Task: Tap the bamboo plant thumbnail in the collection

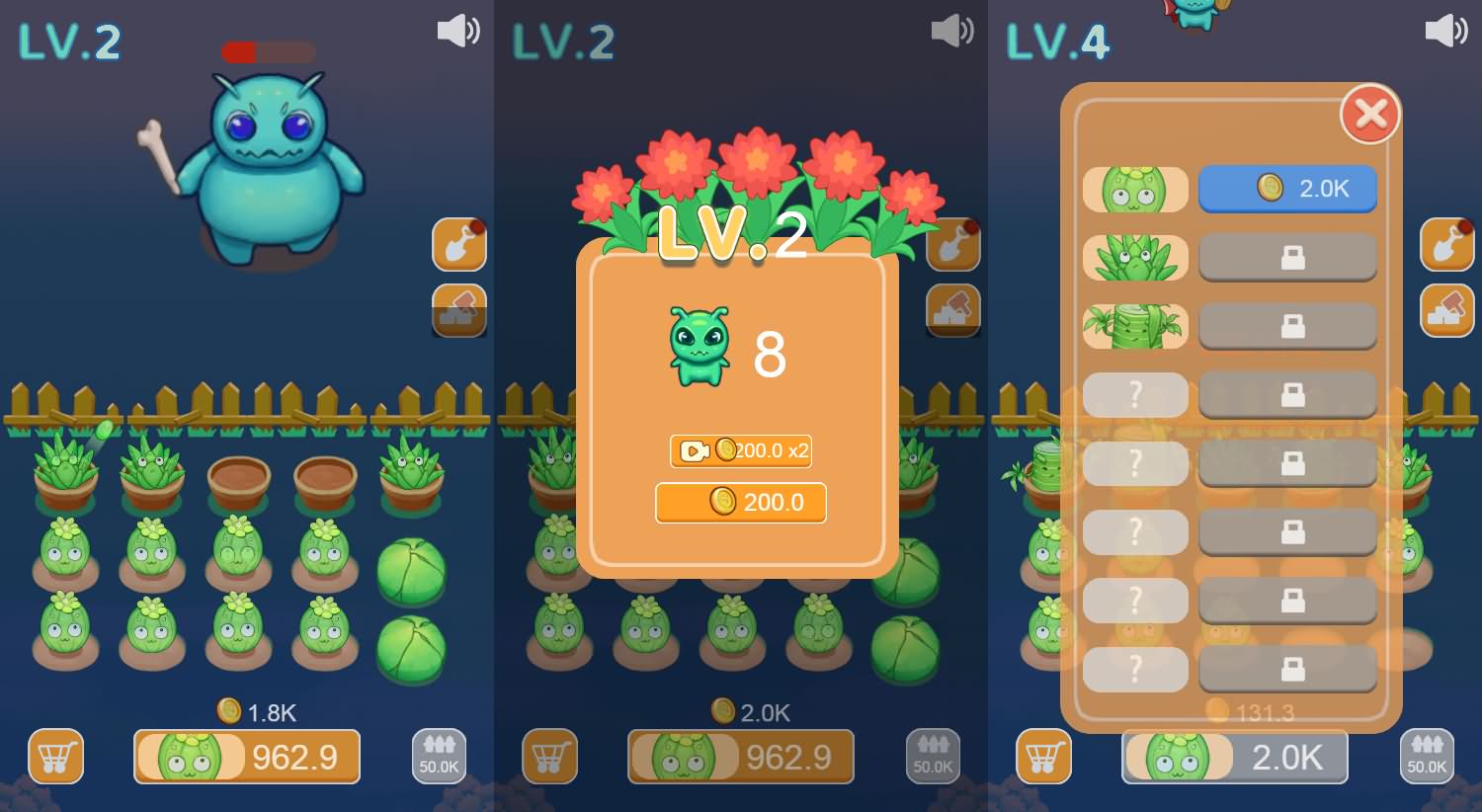Action: click(x=1134, y=326)
